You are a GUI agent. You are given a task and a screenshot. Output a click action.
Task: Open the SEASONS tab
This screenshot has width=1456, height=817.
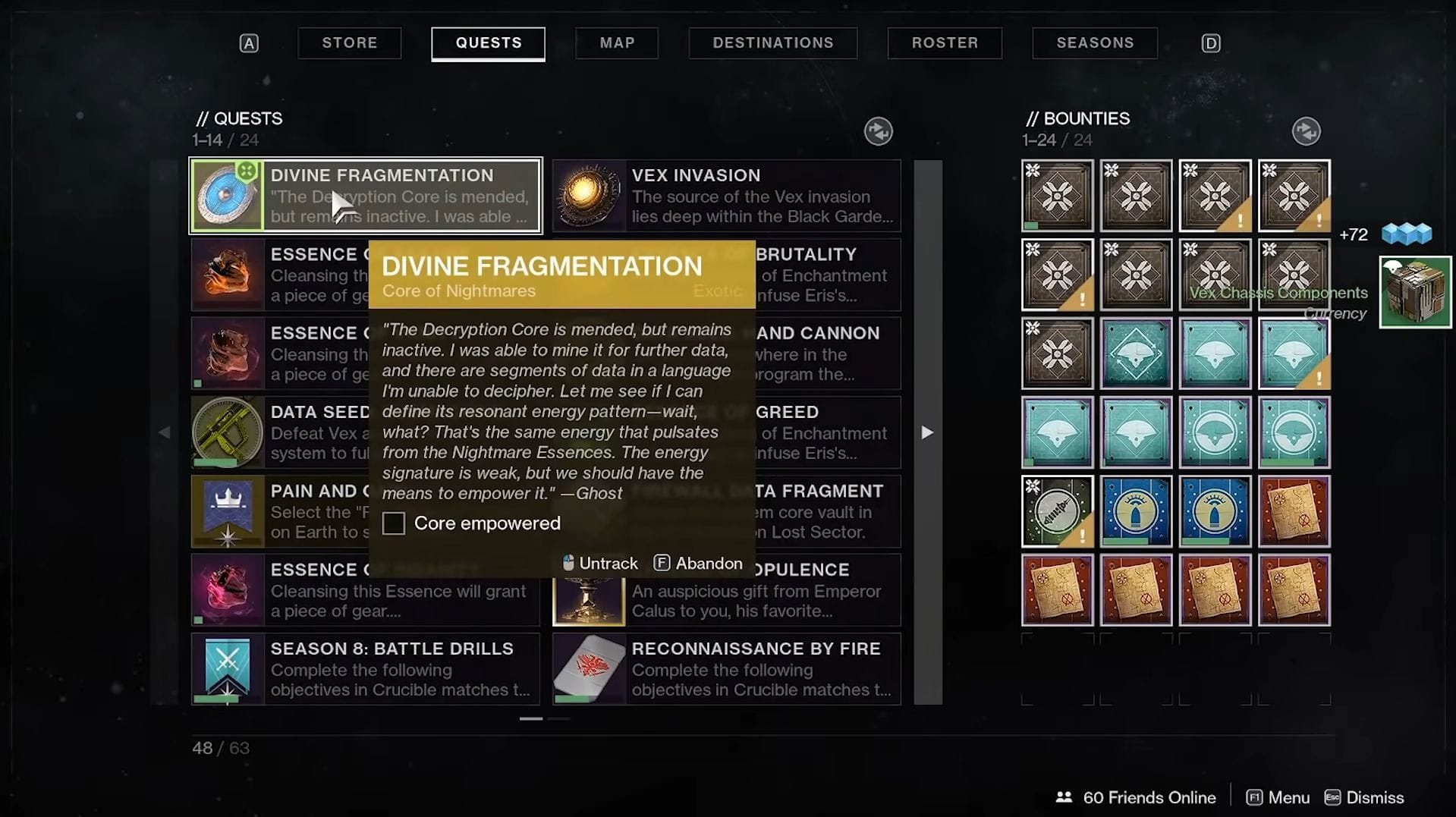pyautogui.click(x=1094, y=42)
